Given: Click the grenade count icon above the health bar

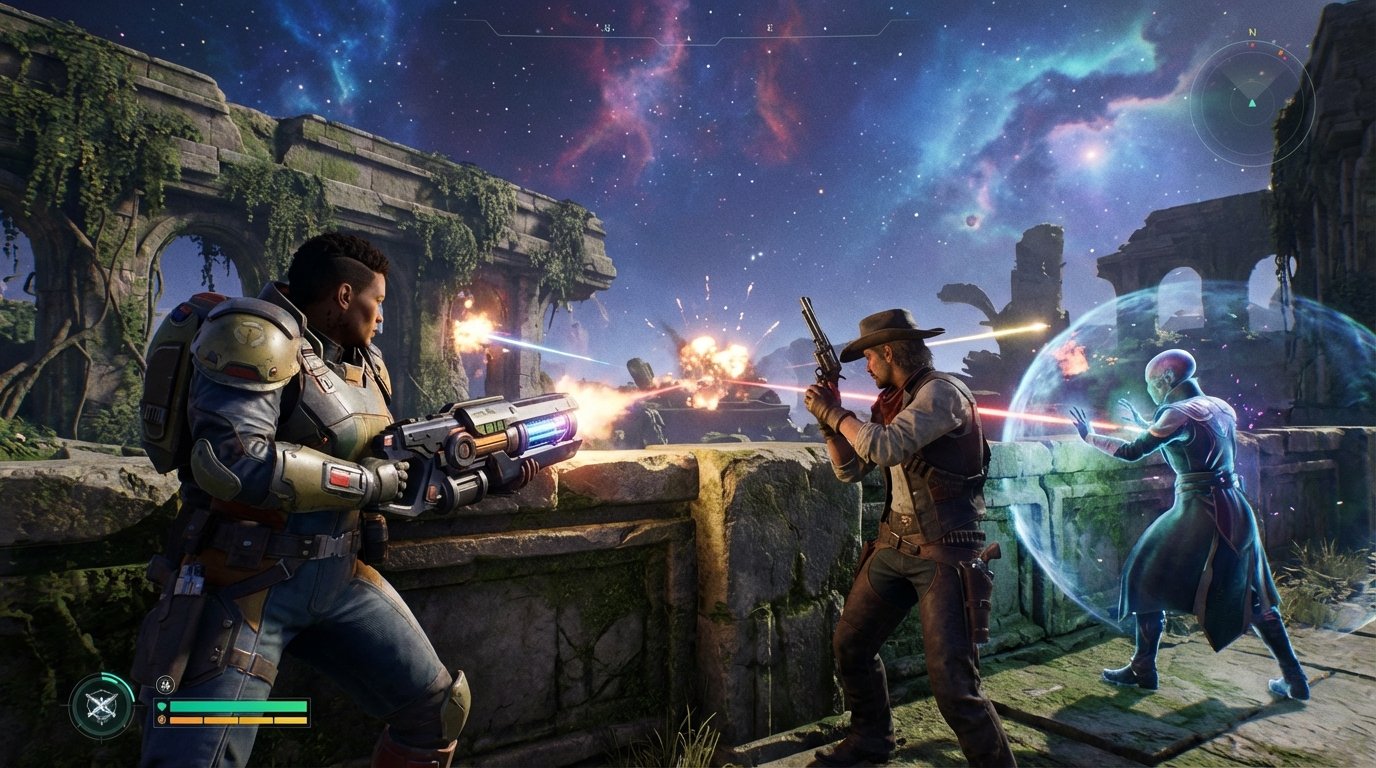Looking at the screenshot, I should click(x=165, y=686).
